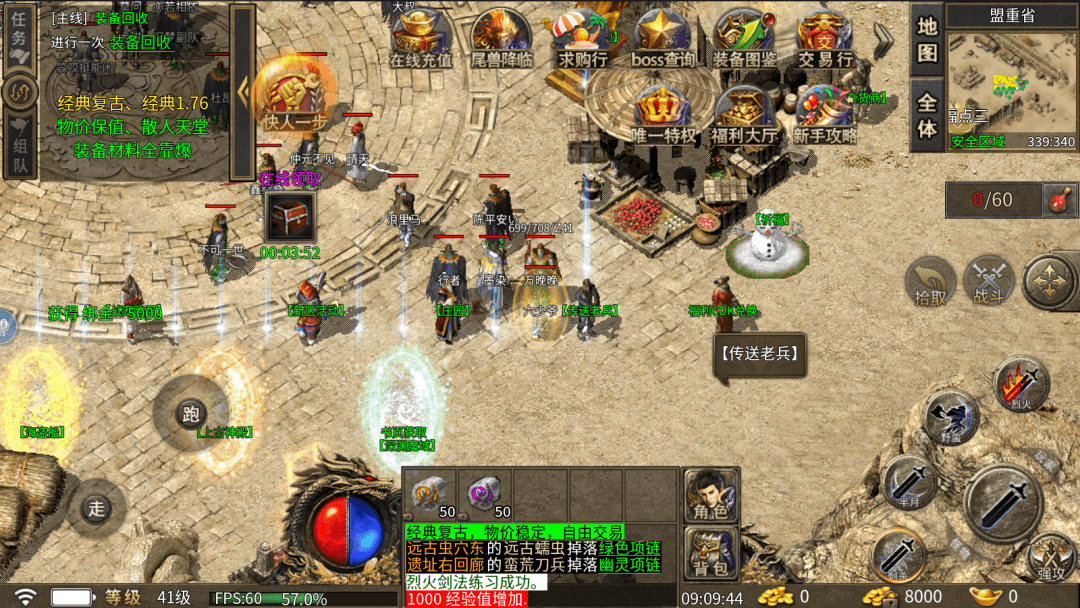This screenshot has height=608, width=1080.
Task: Open the 新手攻略 beginner guide
Action: click(825, 114)
